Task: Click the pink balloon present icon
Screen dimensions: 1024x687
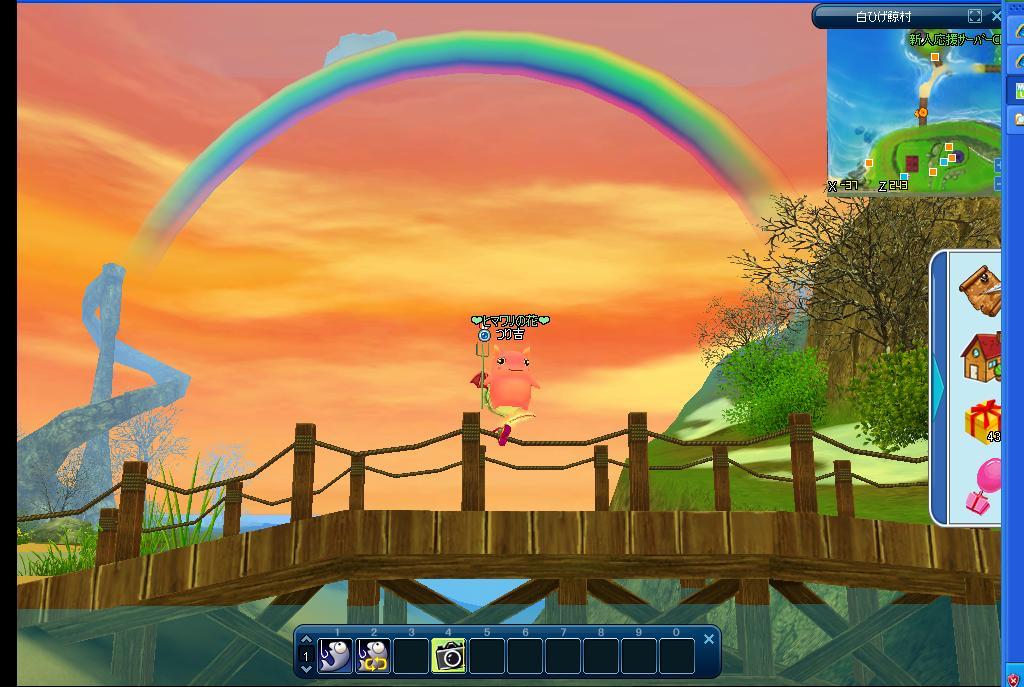Action: point(983,488)
